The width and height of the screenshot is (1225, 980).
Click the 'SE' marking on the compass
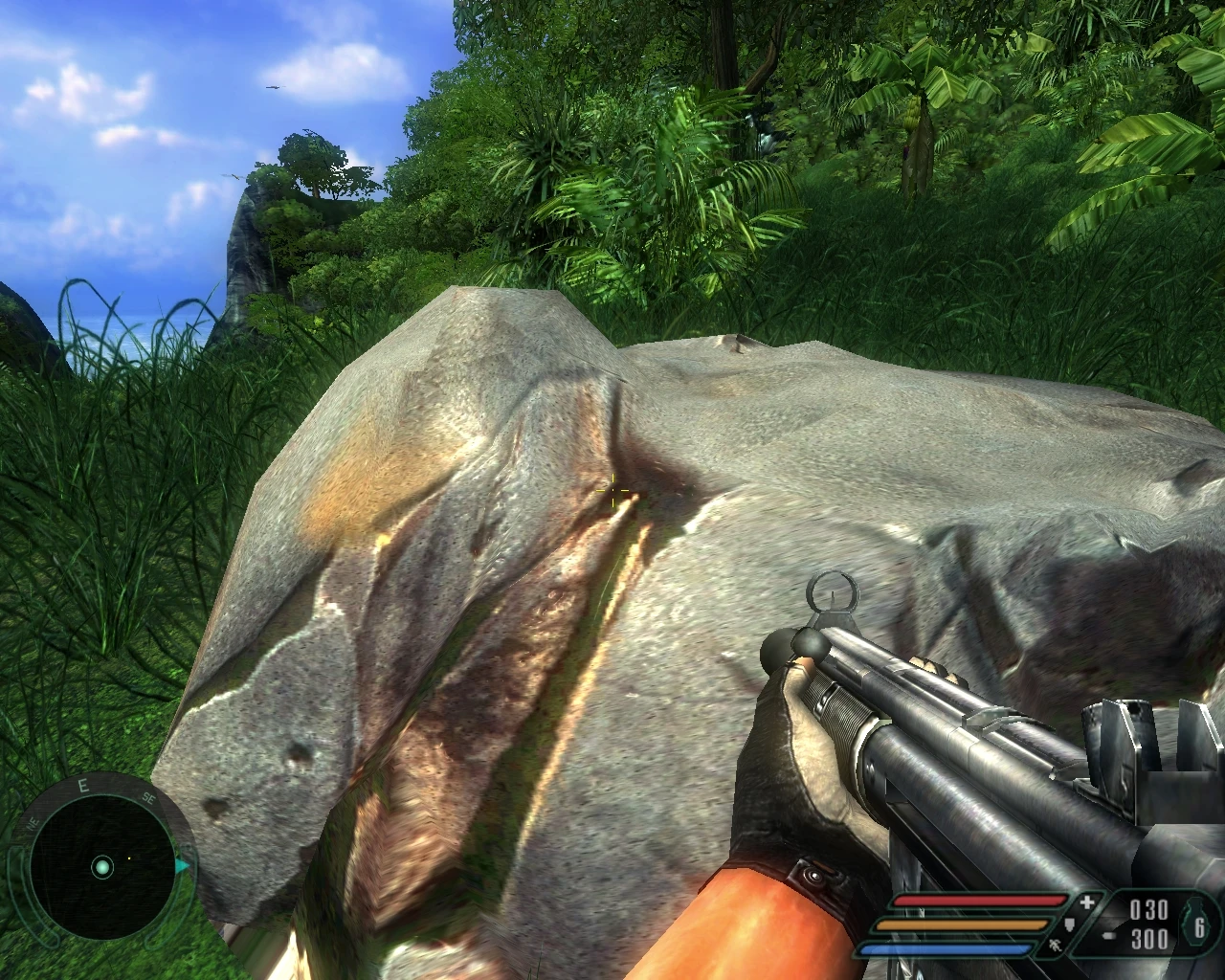pos(148,799)
